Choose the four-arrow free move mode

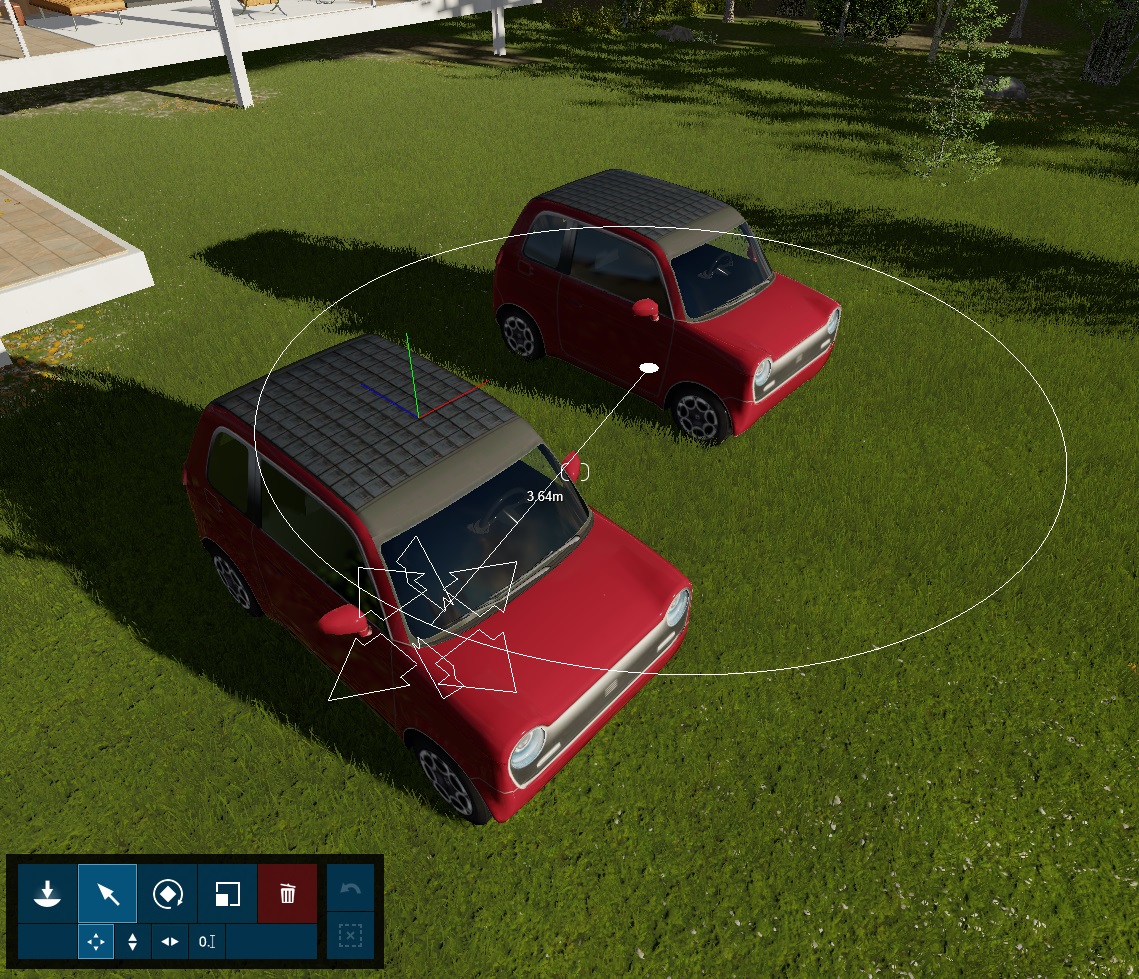[96, 941]
